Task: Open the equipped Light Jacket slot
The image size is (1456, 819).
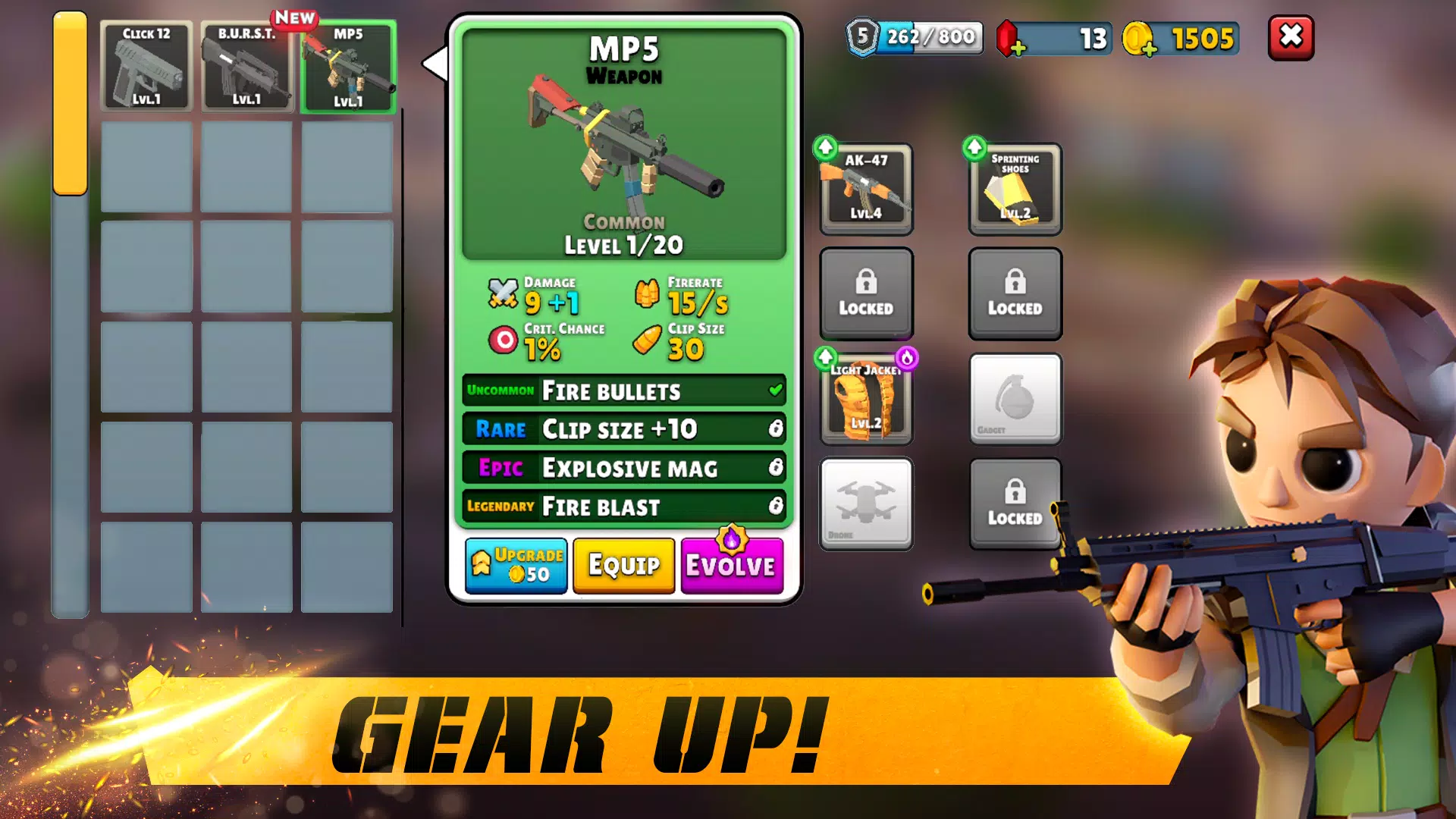Action: [866, 399]
